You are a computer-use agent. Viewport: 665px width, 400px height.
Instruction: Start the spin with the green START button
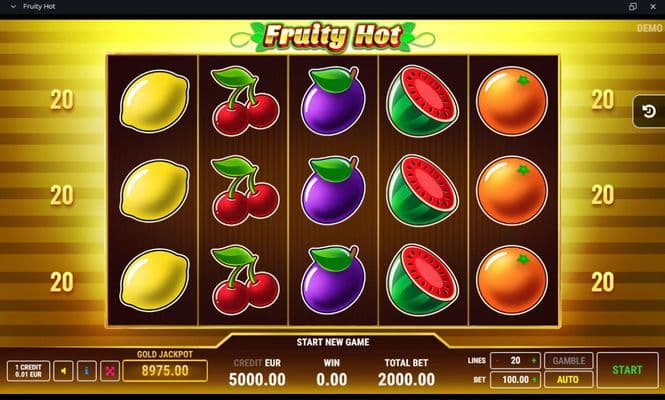pos(627,370)
